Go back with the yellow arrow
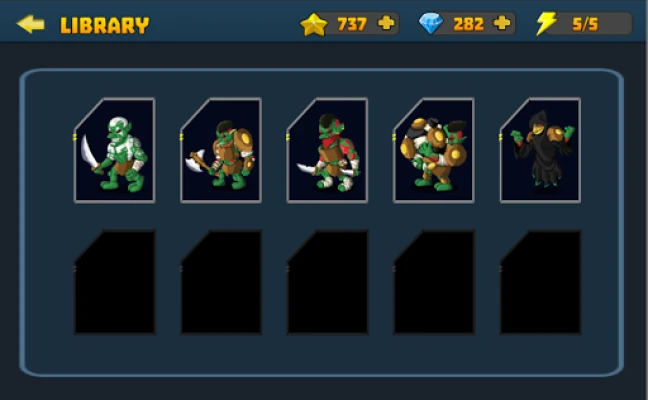This screenshot has width=648, height=400. 31,24
